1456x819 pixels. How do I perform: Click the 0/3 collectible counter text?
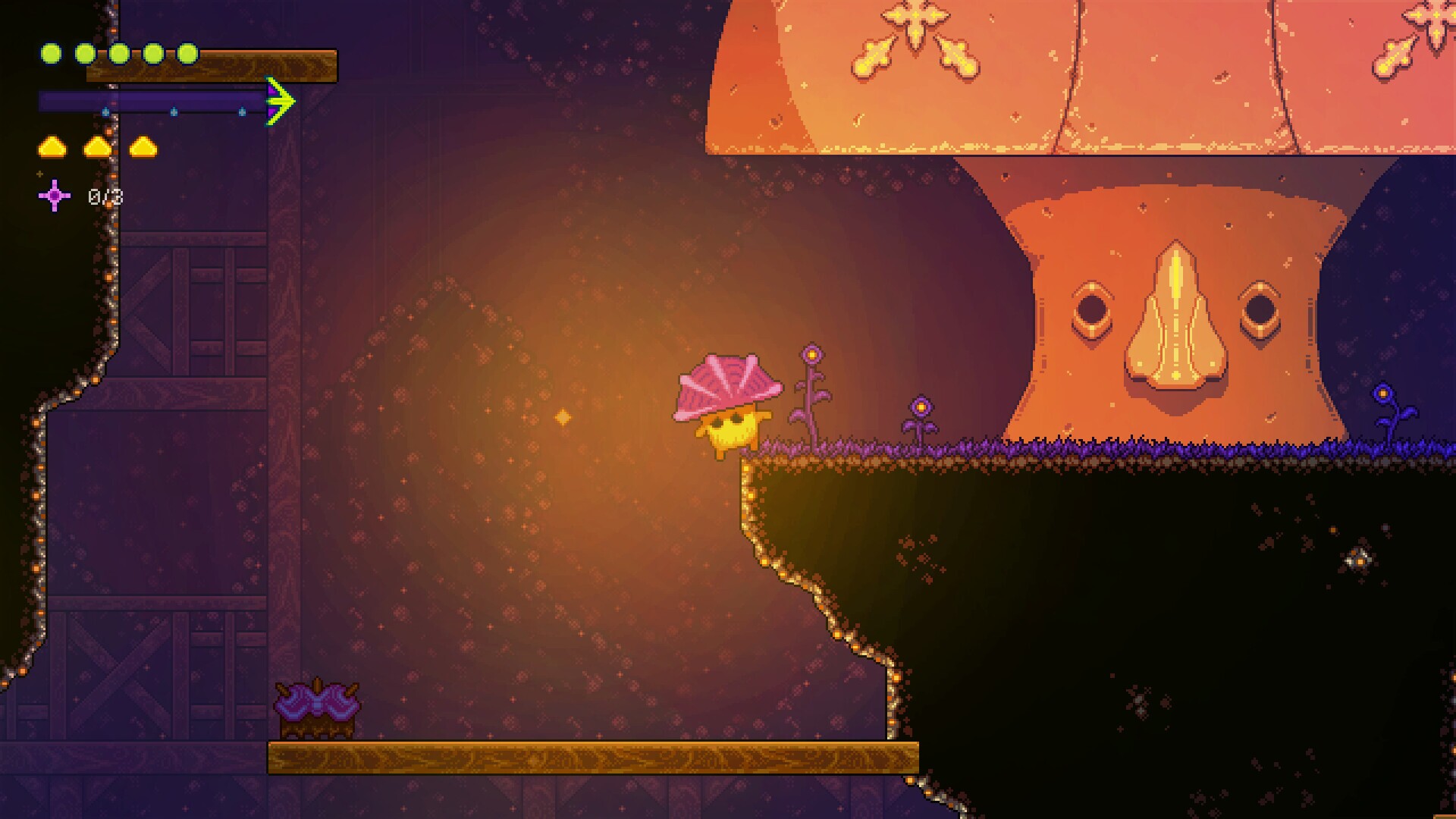click(x=106, y=196)
